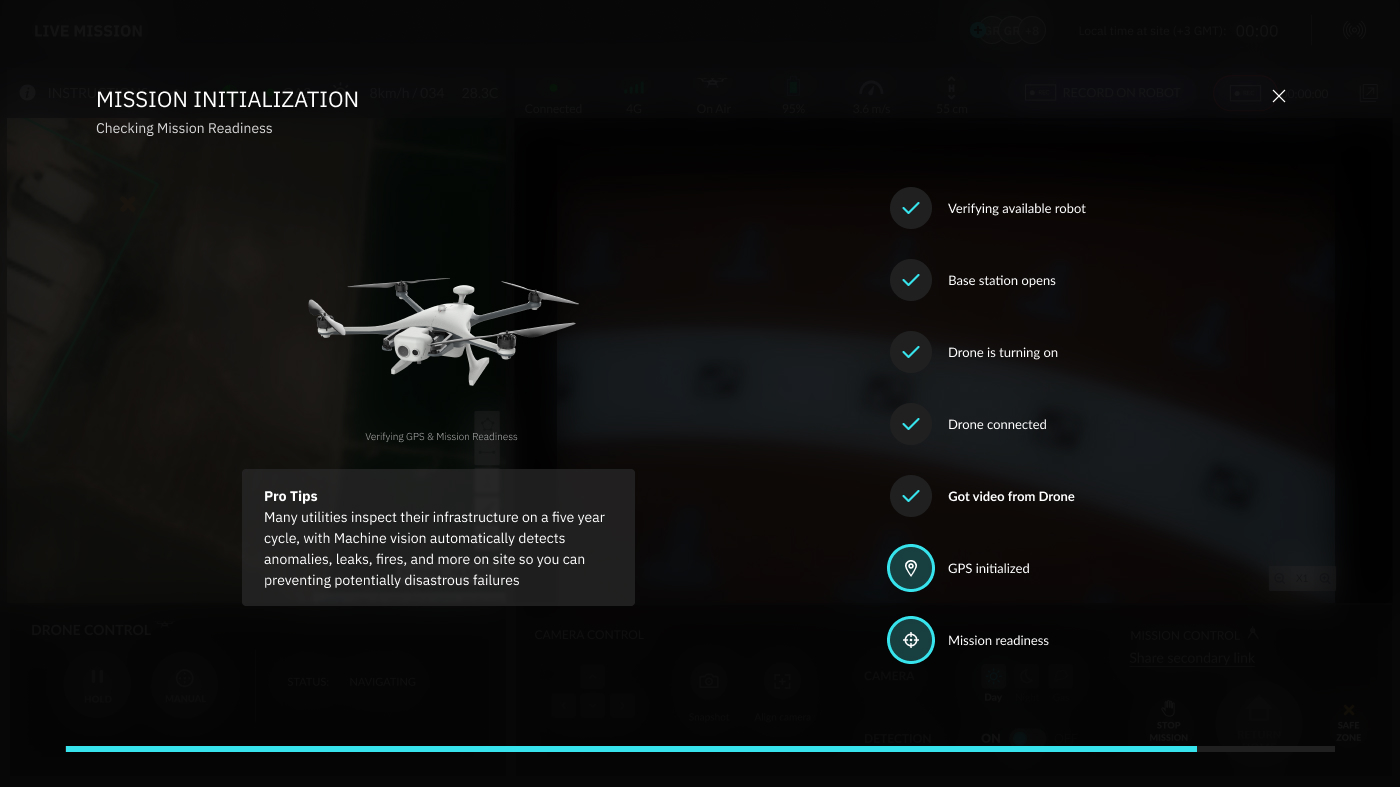Click the 95% battery indicator icon
Screen dimensions: 1400x787
click(x=793, y=87)
